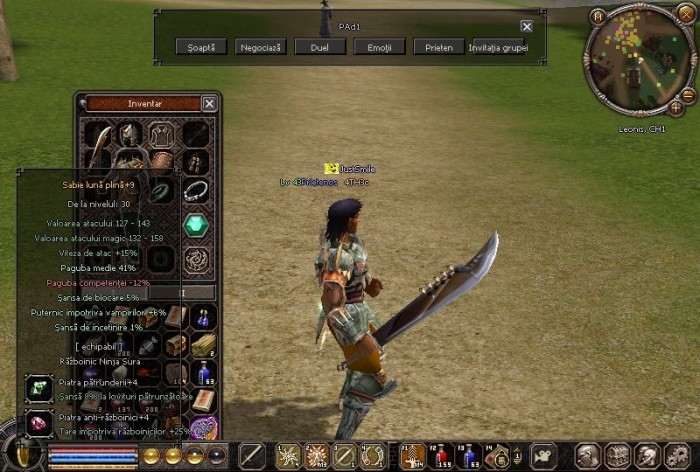
Task: Open the Emoții emotes button
Action: [380, 47]
